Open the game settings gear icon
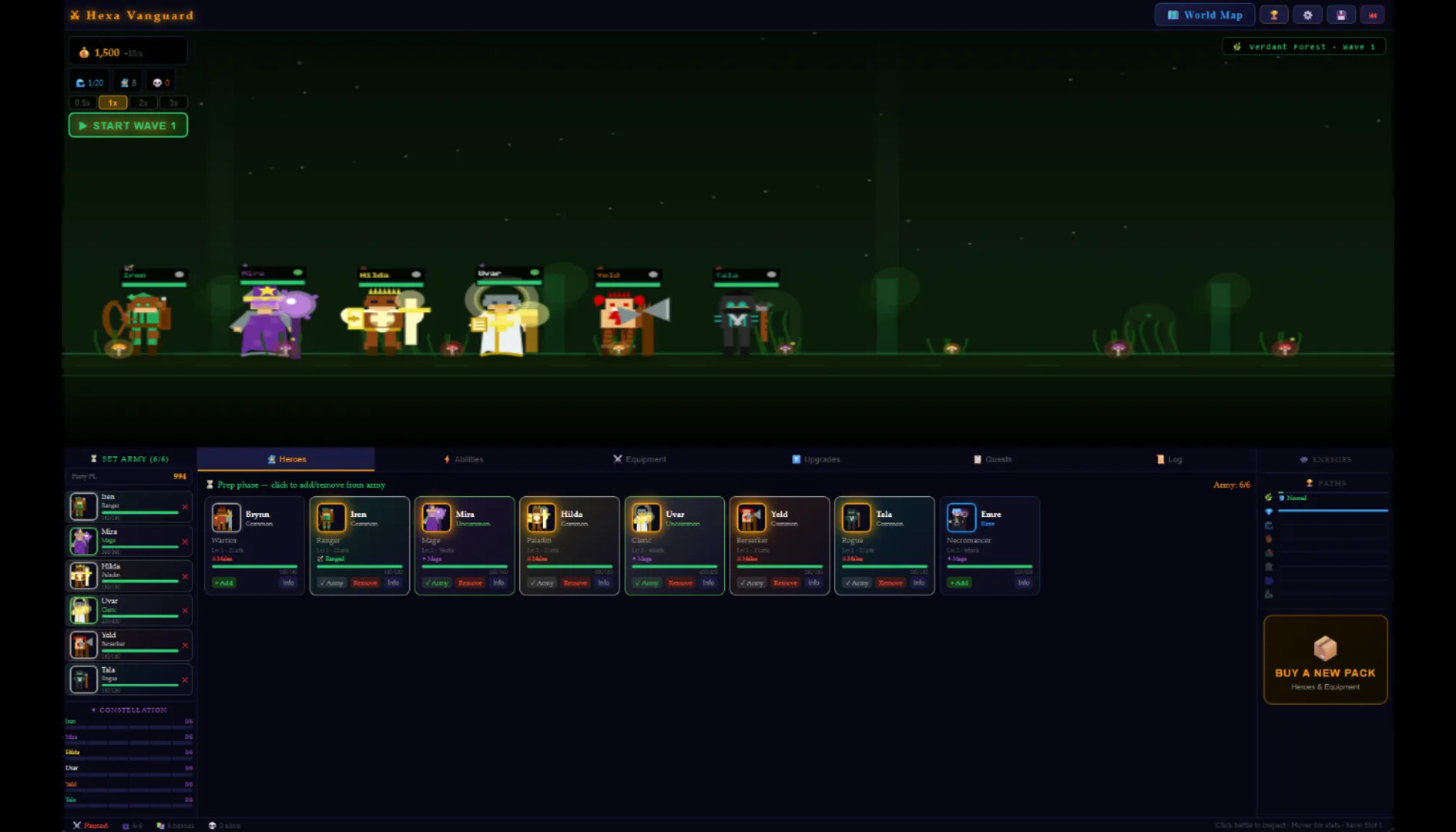 [x=1307, y=15]
